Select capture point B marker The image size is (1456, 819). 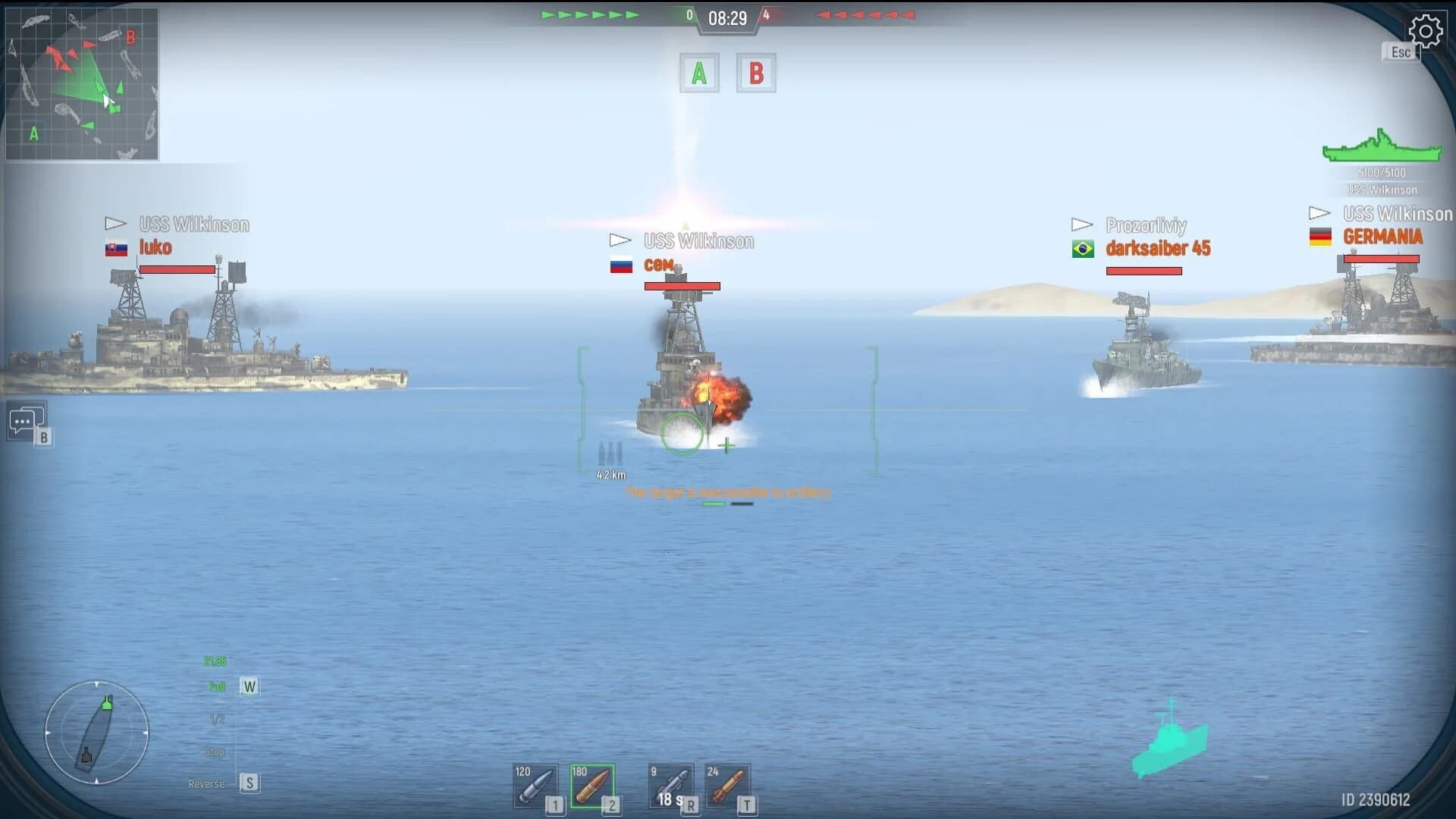coord(756,73)
